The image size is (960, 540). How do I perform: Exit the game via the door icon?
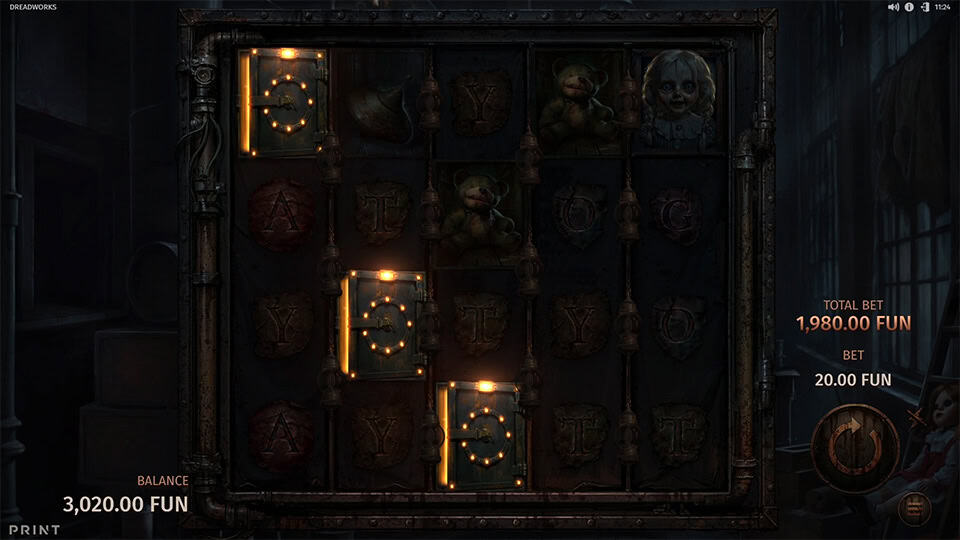point(924,7)
